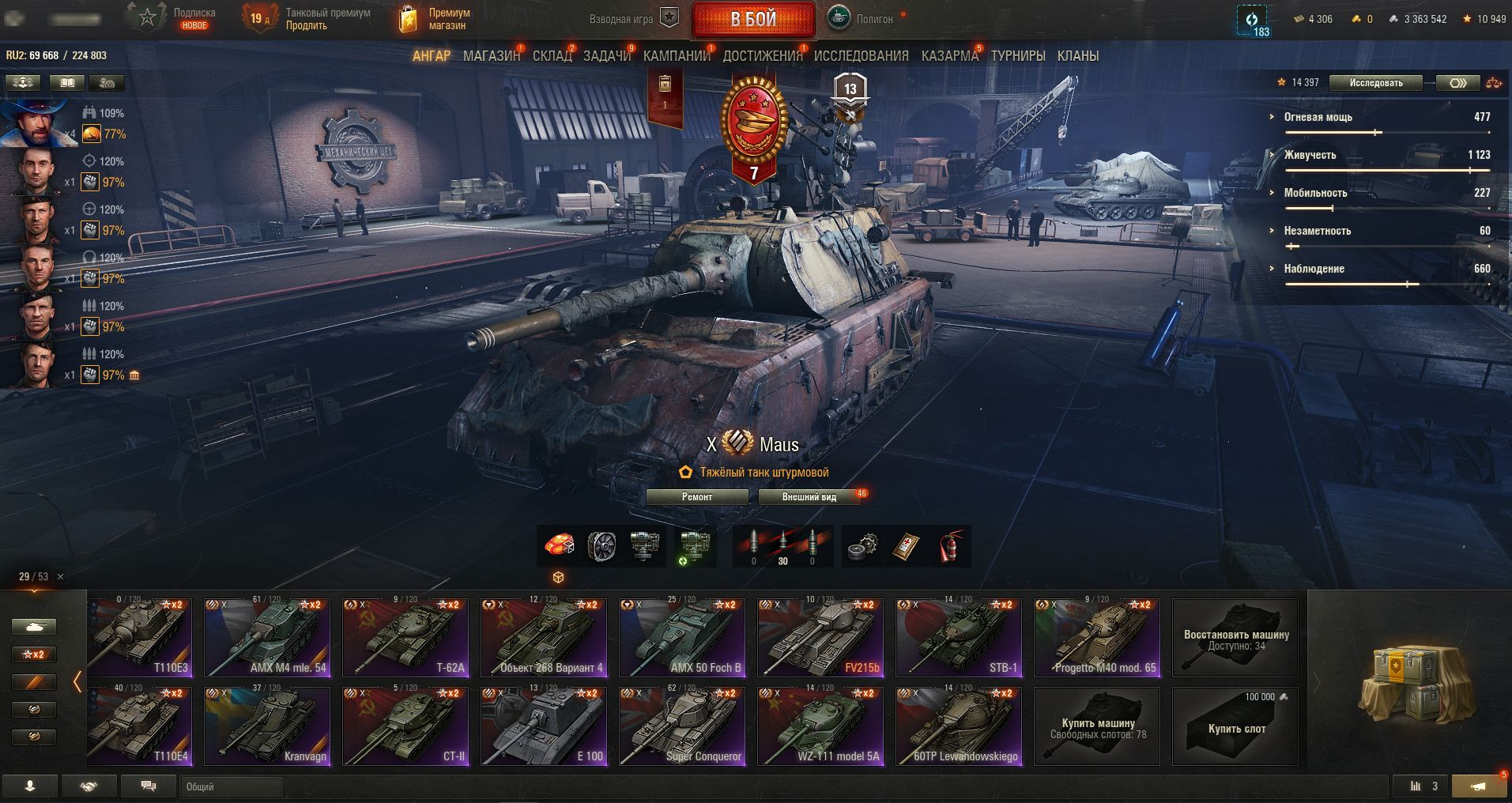Open the ЗАДАЧИ tab

coord(606,56)
